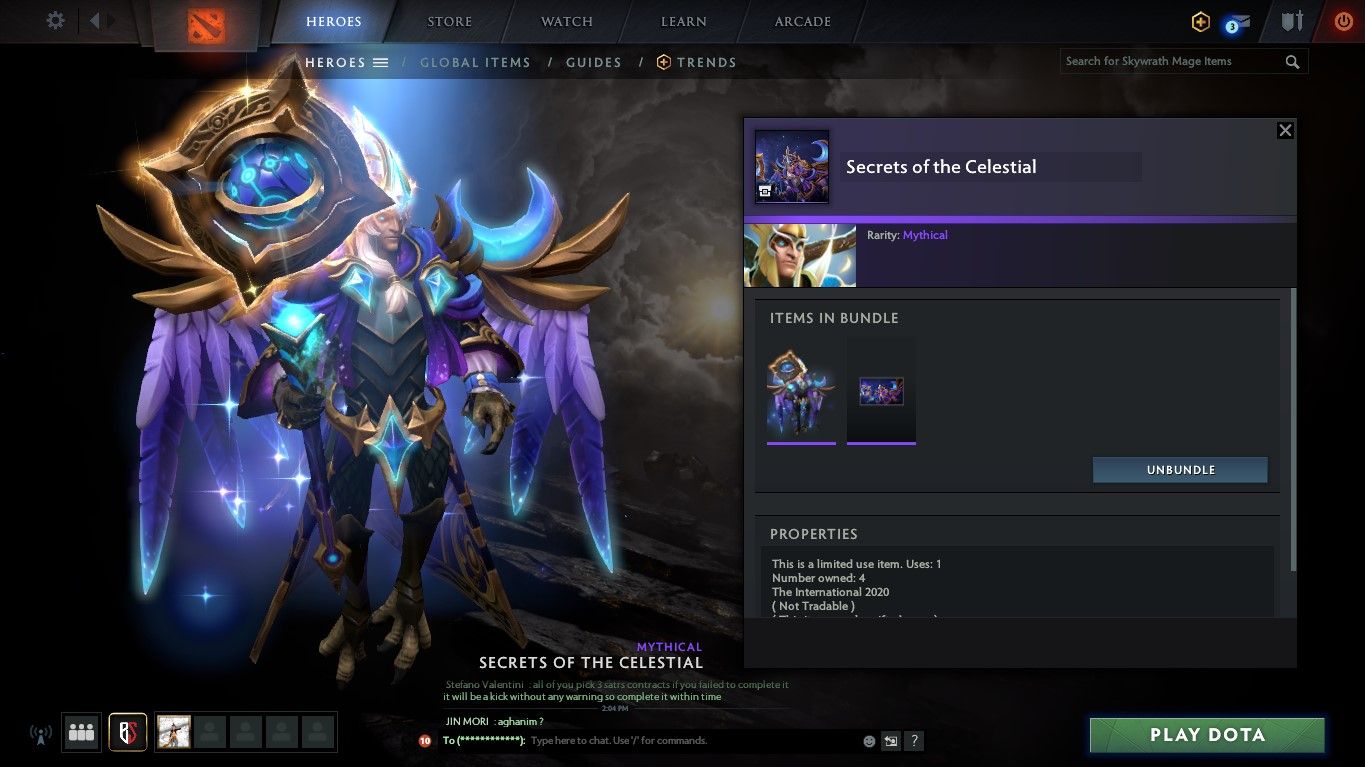Open the broadcast antenna icon bottom left
The height and width of the screenshot is (767, 1365).
click(x=40, y=734)
